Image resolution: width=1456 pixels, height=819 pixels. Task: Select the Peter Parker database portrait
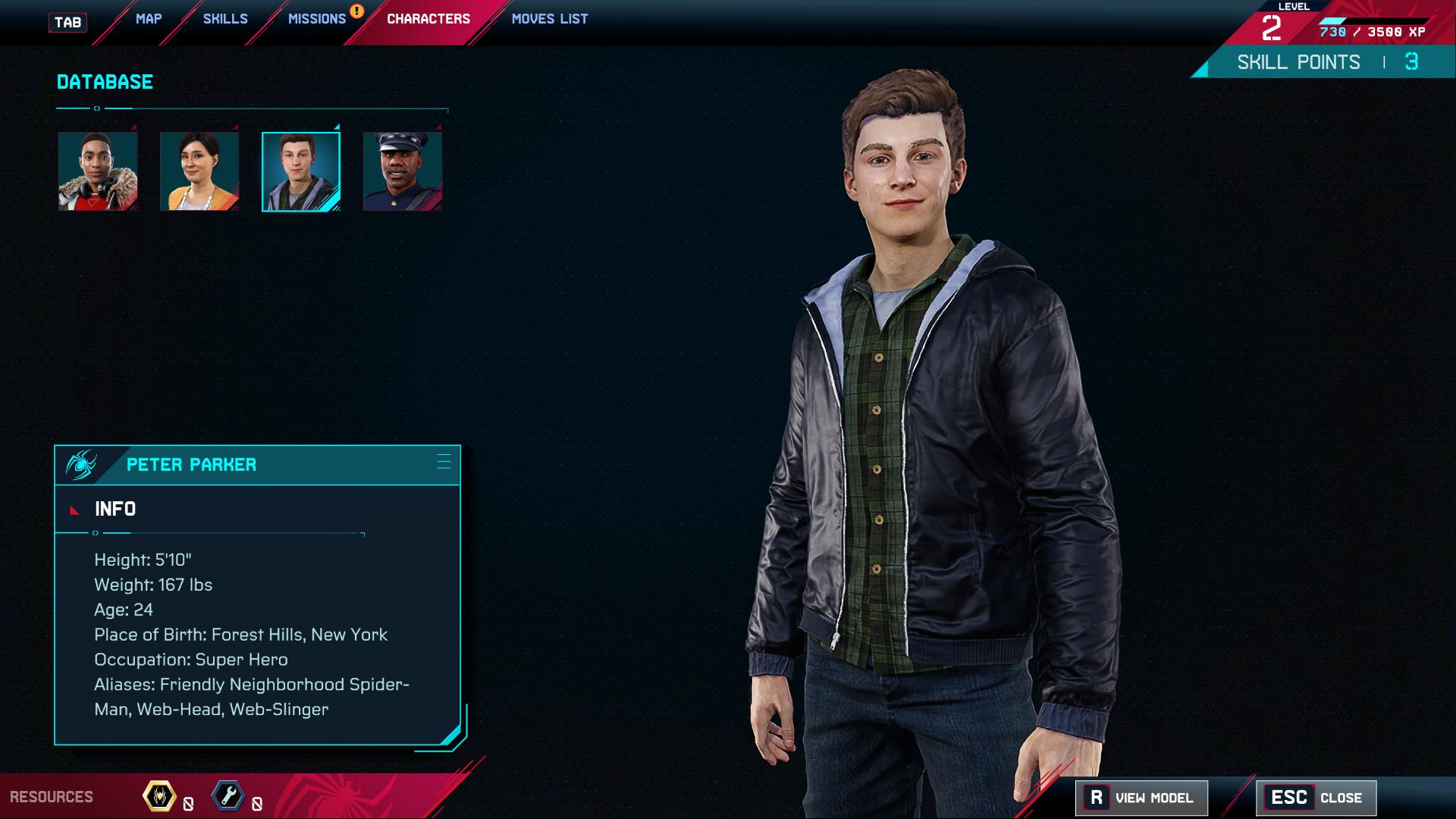coord(301,171)
